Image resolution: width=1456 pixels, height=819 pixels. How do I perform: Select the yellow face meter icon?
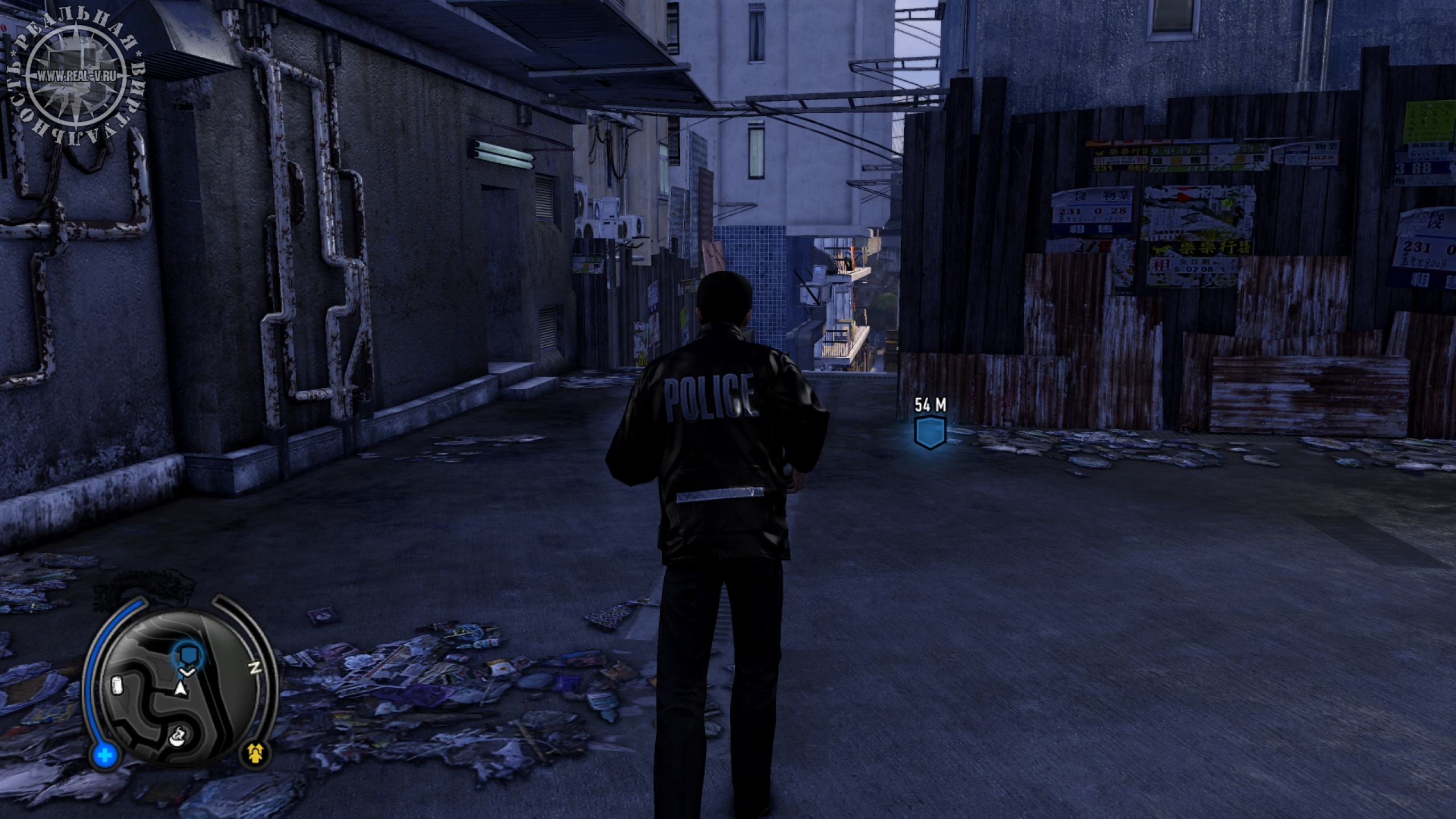click(x=258, y=753)
